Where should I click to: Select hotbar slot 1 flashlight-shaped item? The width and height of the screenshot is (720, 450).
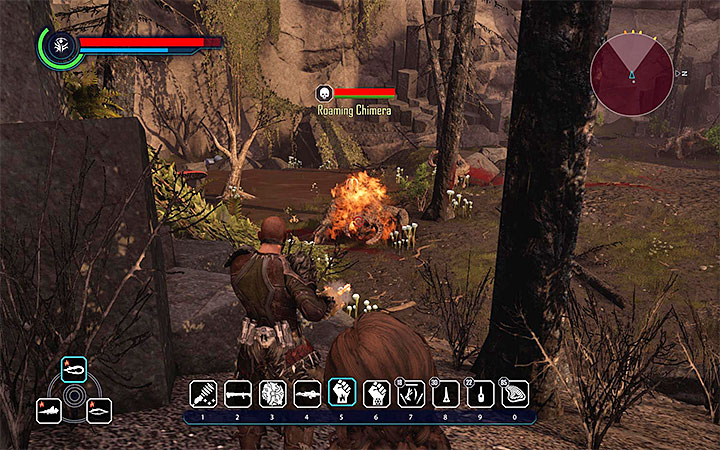point(204,393)
